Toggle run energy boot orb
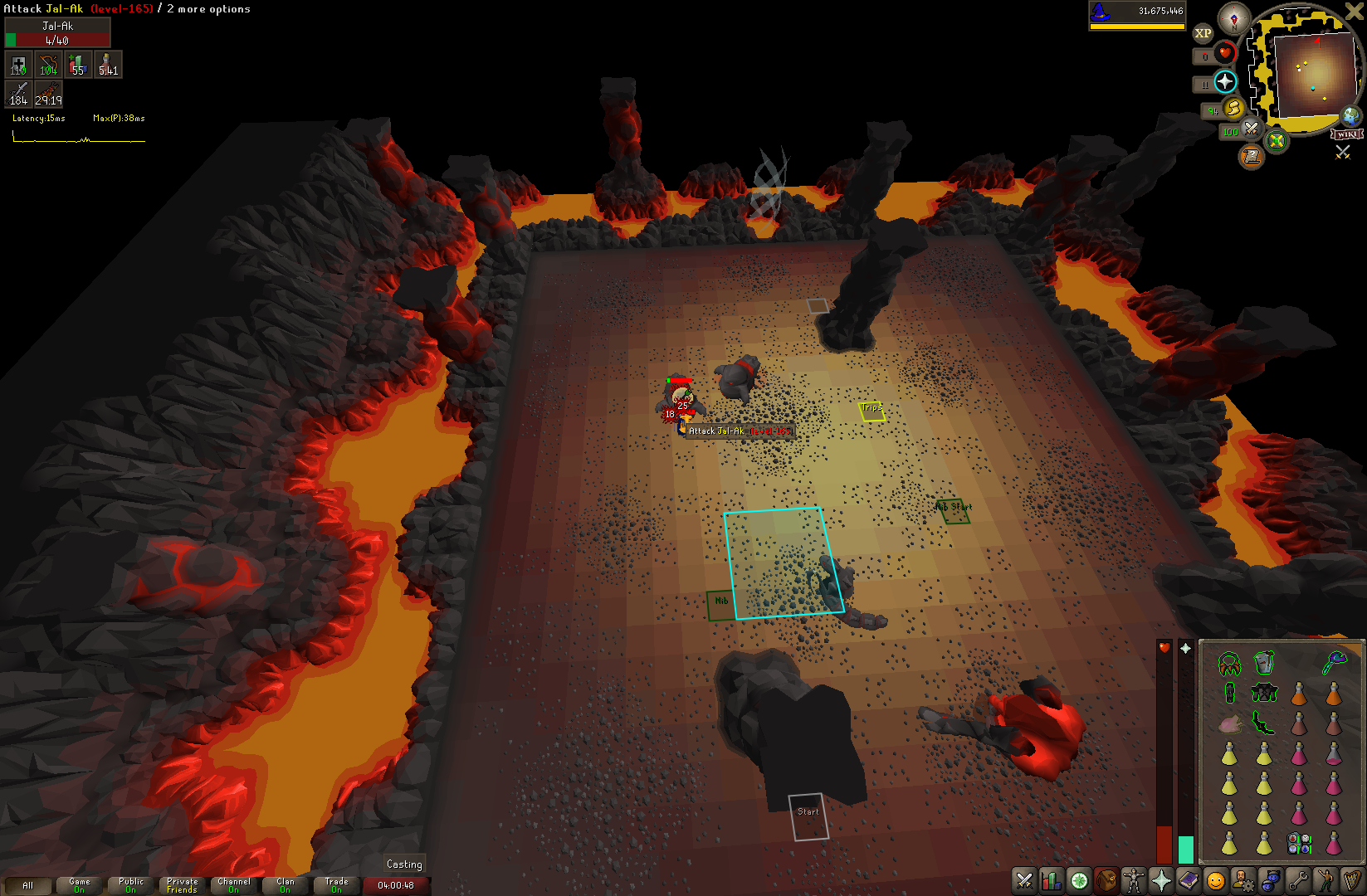 (x=1233, y=108)
